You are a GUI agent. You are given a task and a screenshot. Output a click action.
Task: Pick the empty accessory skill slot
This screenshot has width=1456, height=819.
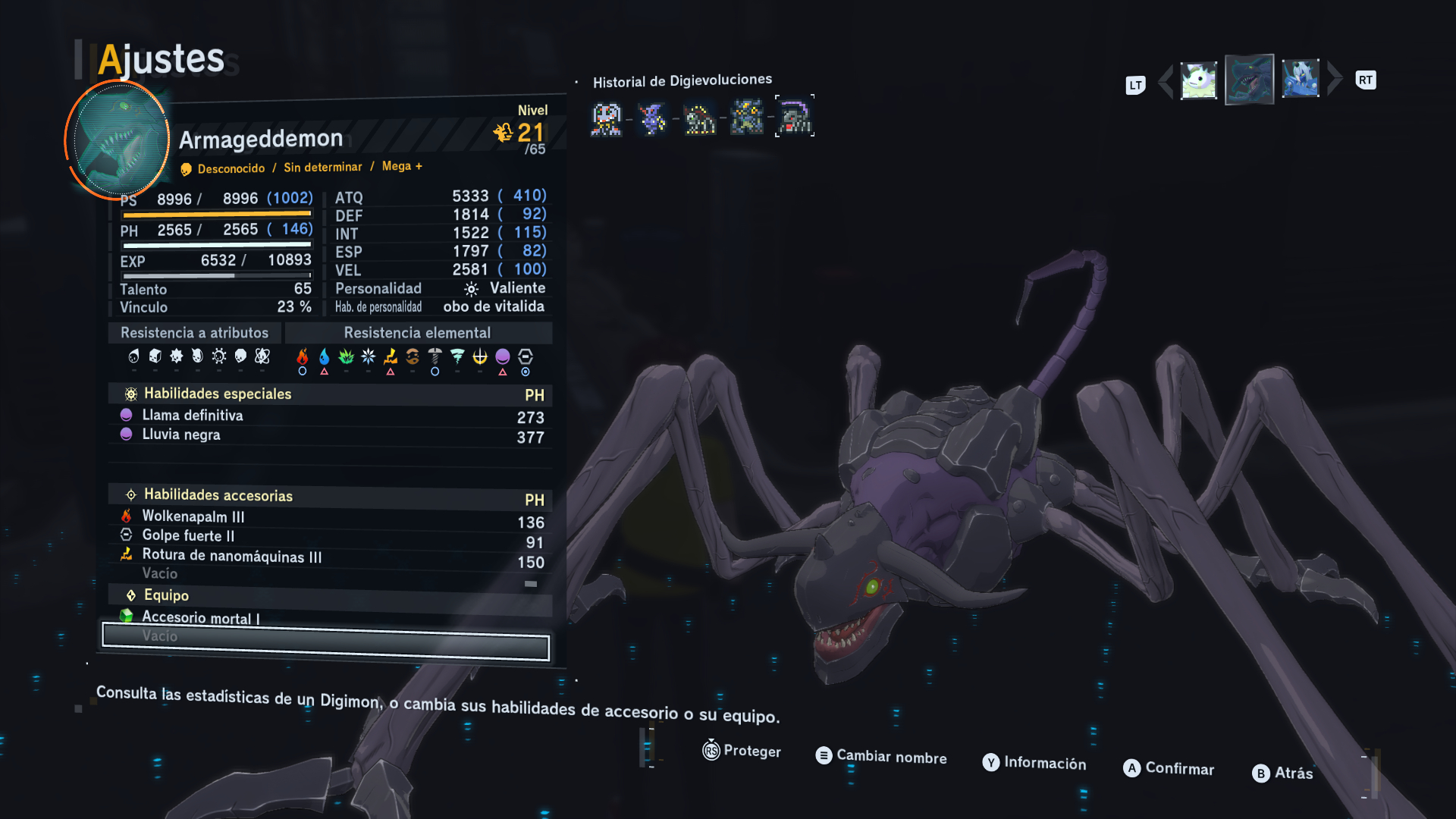[x=160, y=574]
